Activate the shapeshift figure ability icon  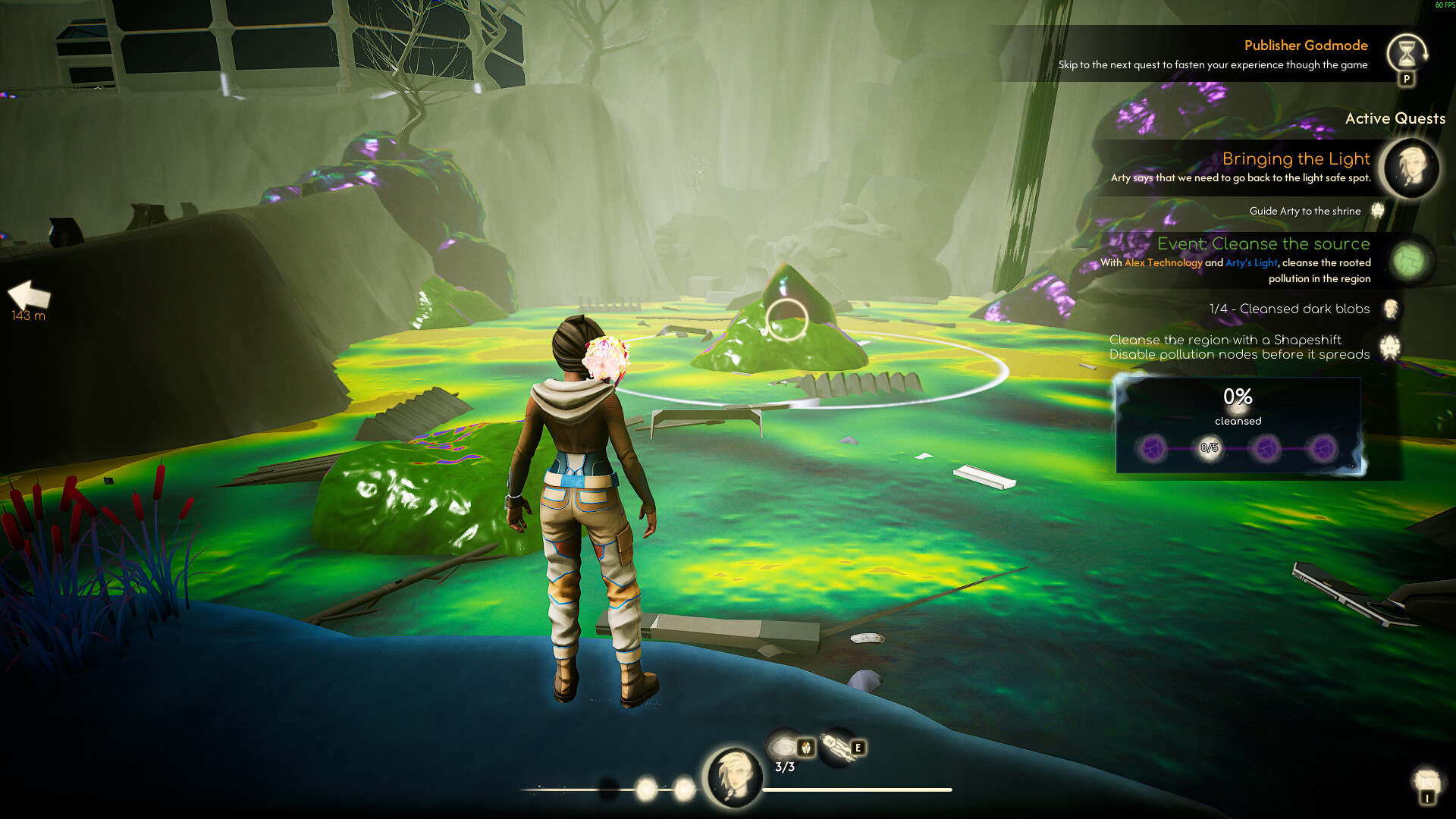click(837, 747)
